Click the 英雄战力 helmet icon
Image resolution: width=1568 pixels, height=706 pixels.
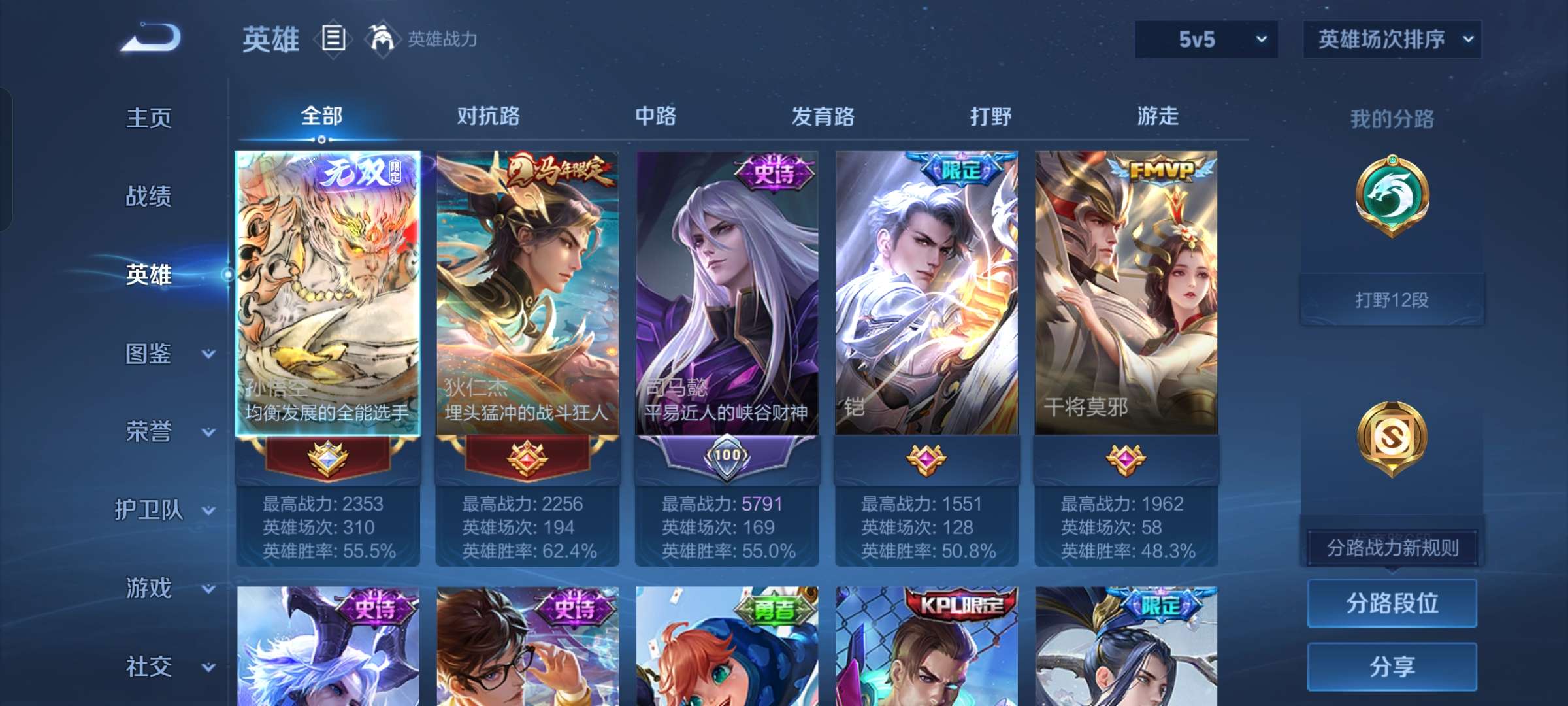pos(381,39)
